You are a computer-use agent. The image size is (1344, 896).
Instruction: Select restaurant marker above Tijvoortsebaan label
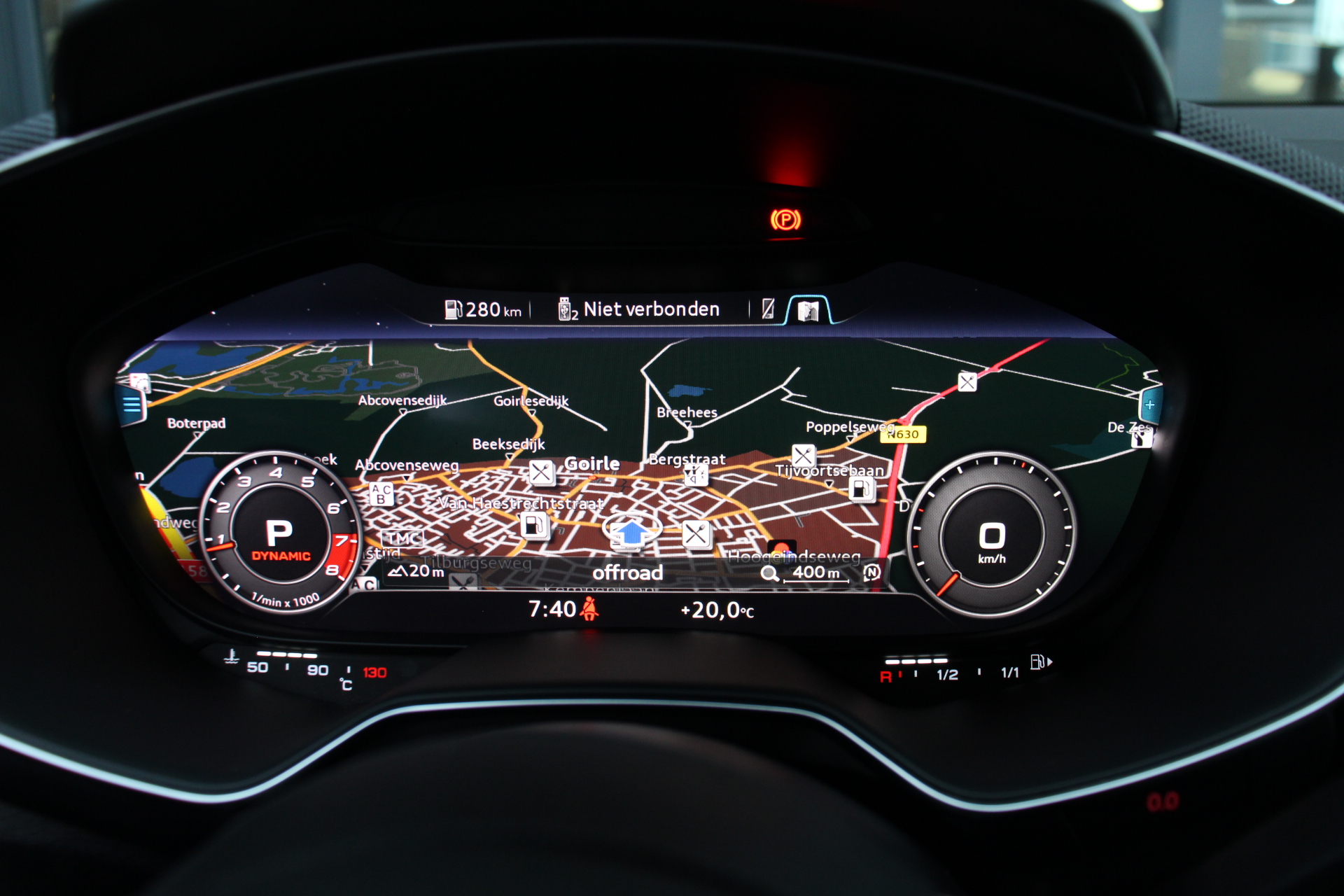803,456
